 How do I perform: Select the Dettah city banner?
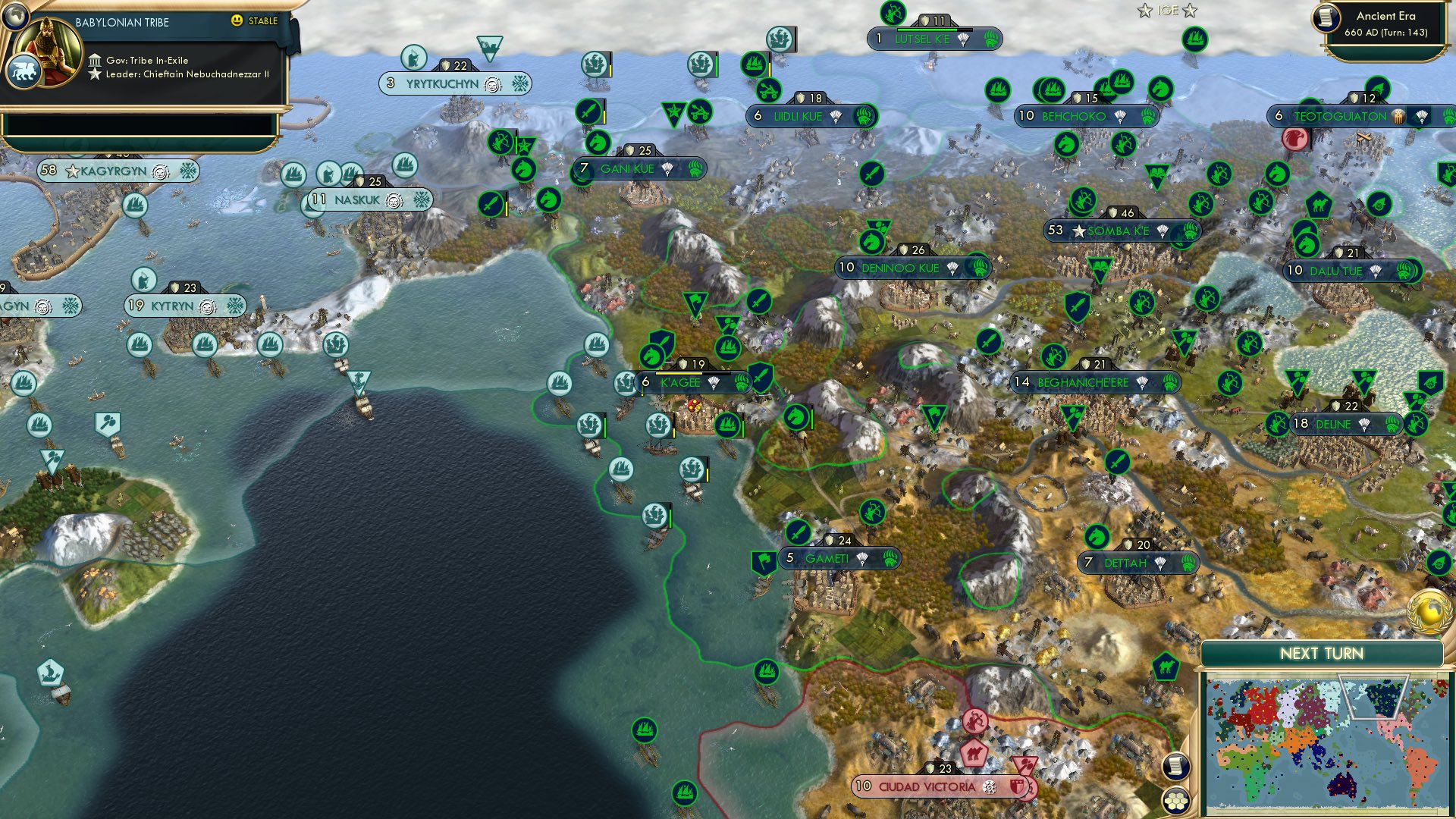(1125, 563)
